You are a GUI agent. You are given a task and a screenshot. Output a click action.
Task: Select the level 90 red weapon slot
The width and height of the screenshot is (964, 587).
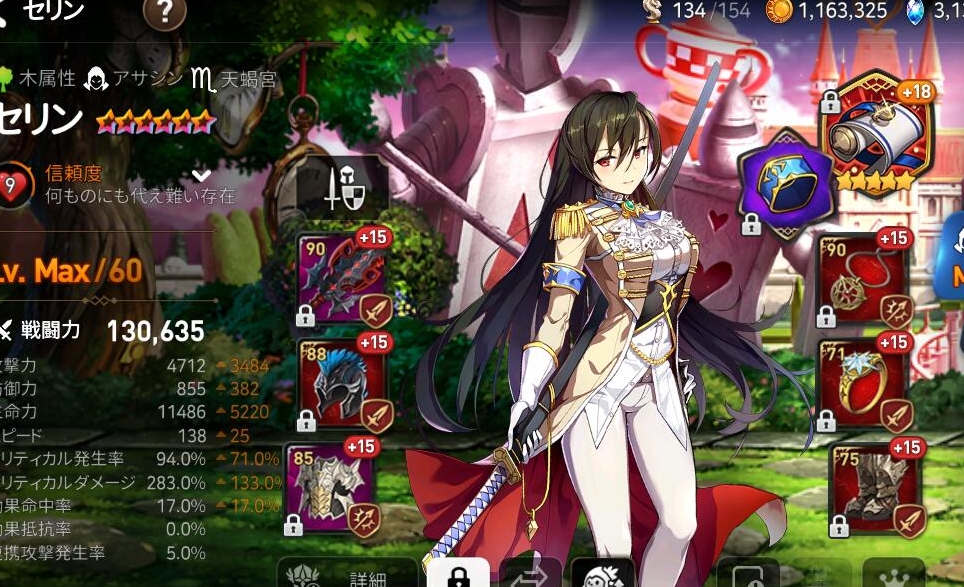343,279
